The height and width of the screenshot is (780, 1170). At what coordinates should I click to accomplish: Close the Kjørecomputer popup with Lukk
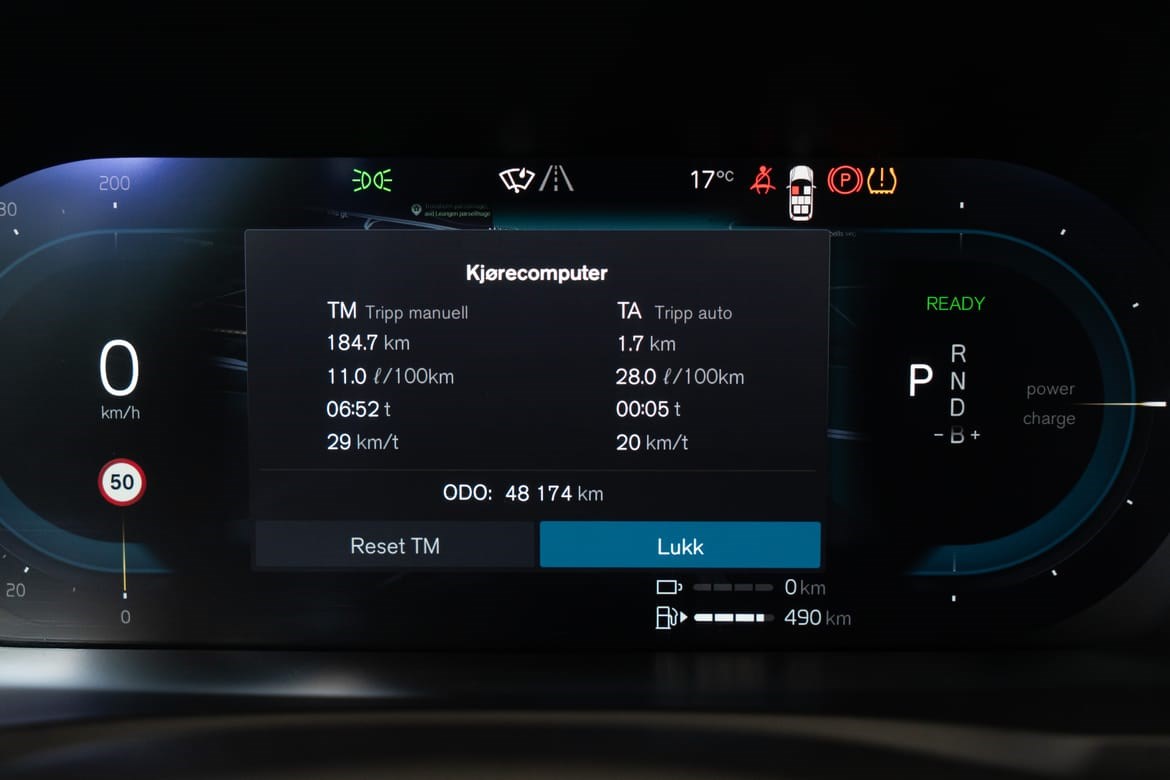(680, 546)
